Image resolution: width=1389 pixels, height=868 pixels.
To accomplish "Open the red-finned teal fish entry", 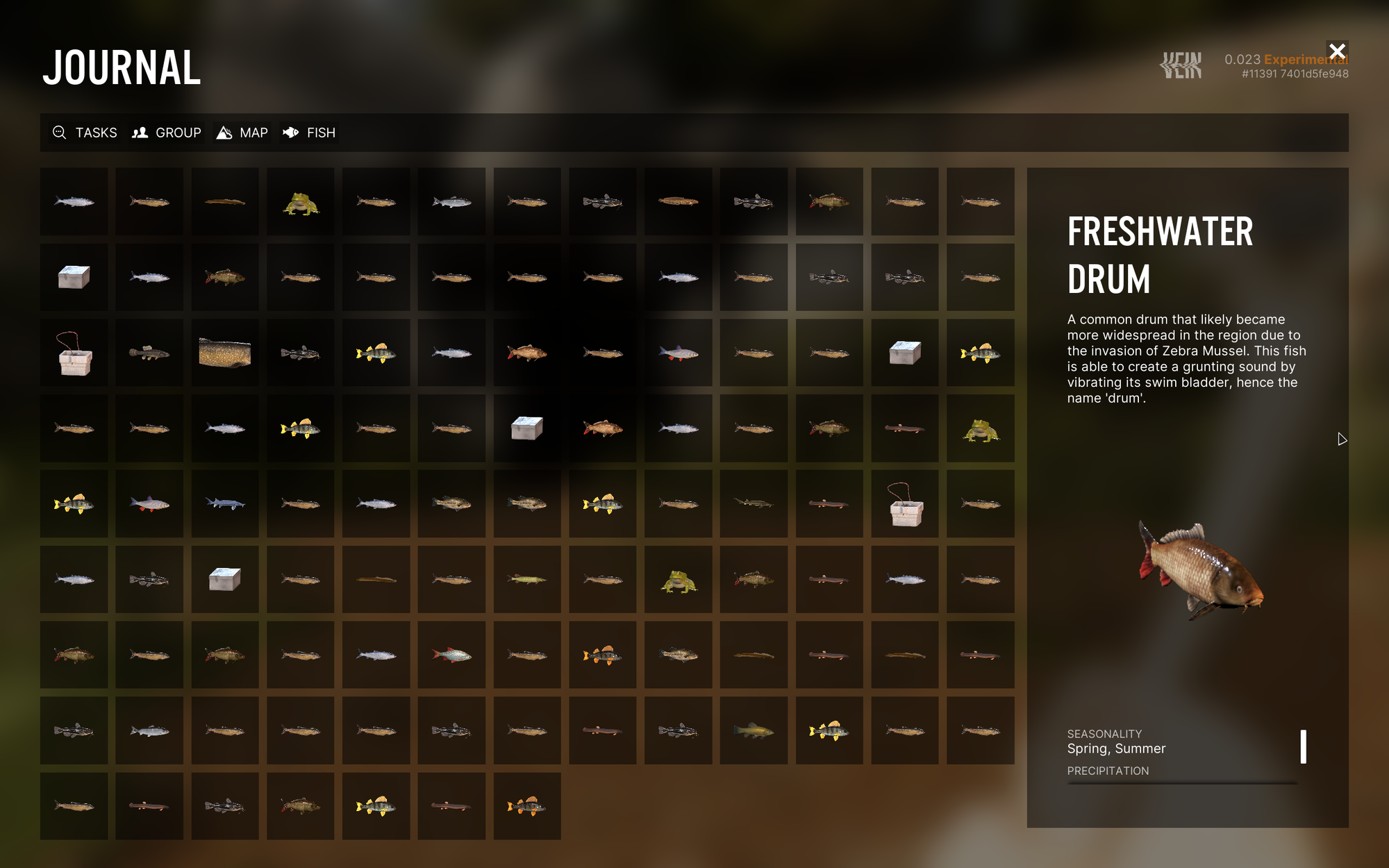I will point(451,655).
